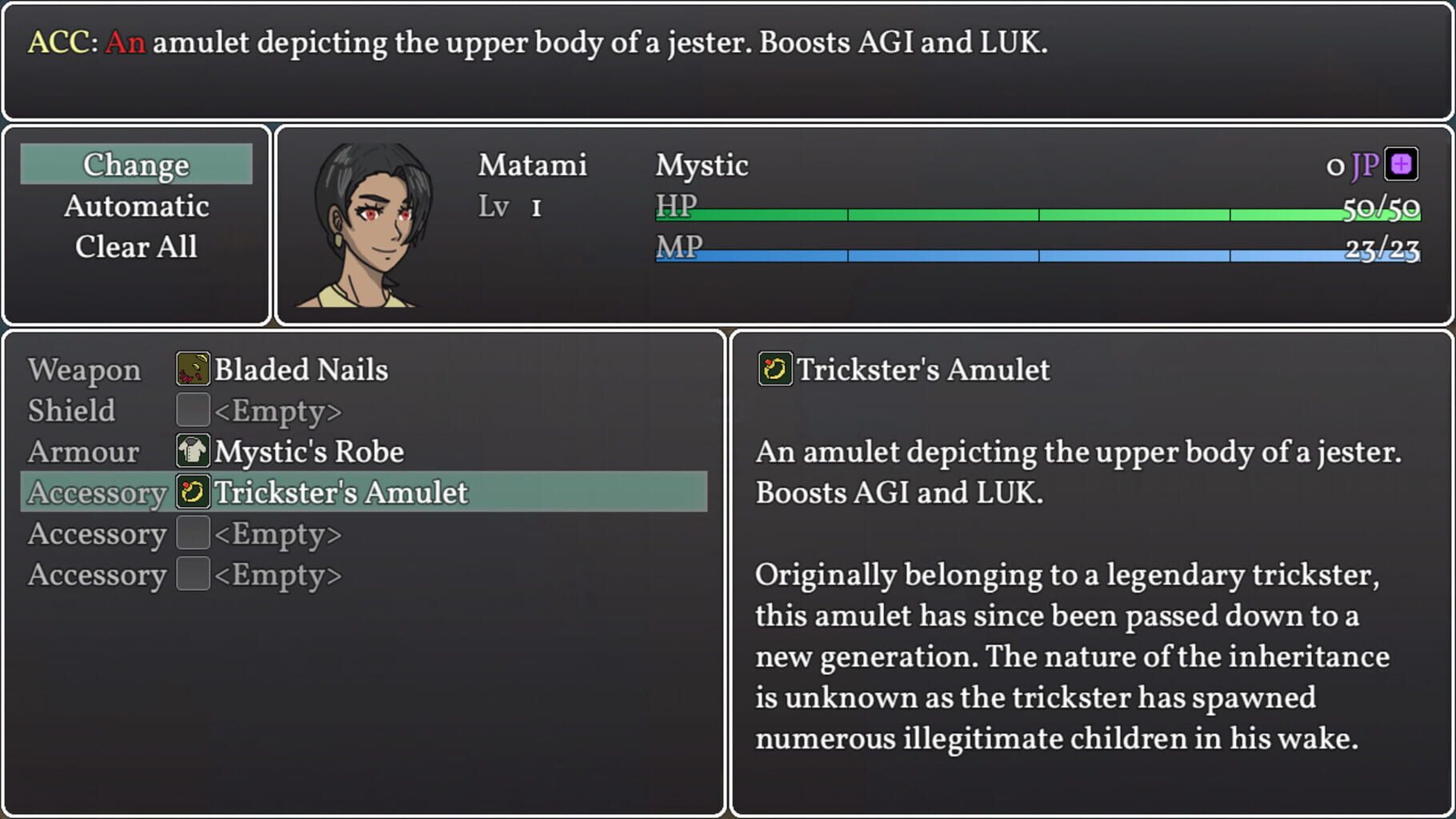The image size is (1456, 819).
Task: Click Clear All to remove equipment
Action: click(136, 247)
